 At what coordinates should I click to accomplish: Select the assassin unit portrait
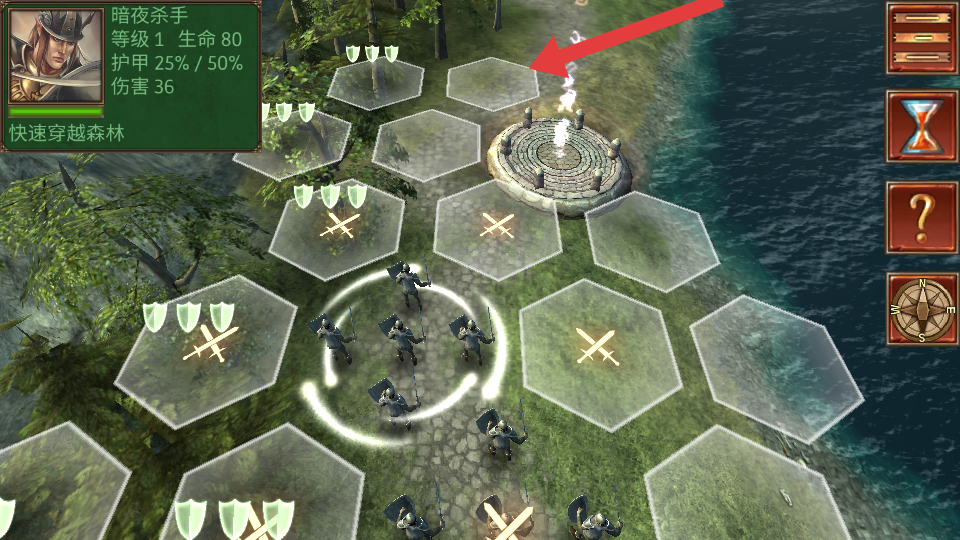click(x=55, y=56)
